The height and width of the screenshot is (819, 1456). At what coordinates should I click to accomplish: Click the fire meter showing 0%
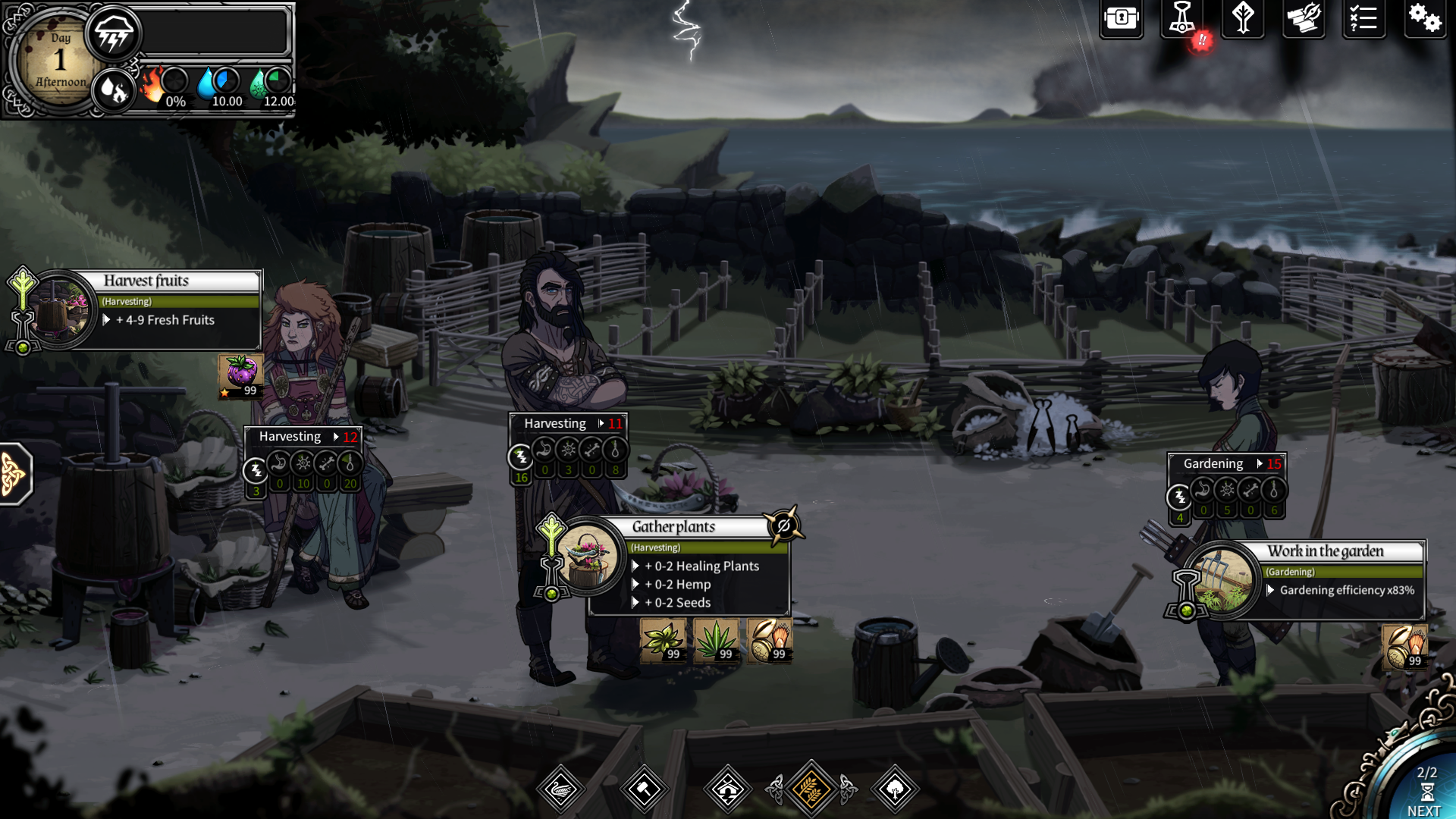pos(167,86)
